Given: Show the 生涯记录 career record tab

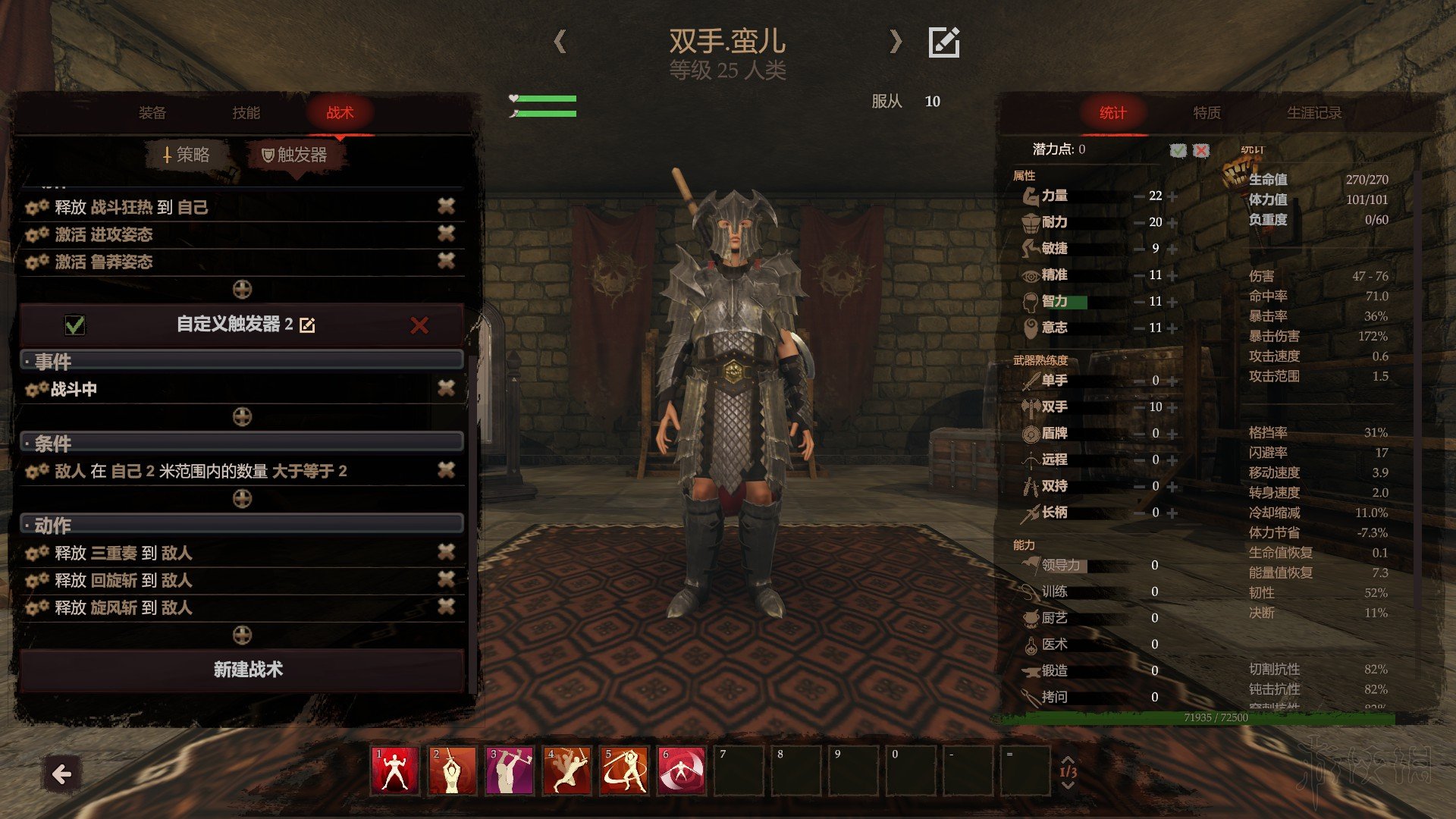Looking at the screenshot, I should [x=1313, y=113].
